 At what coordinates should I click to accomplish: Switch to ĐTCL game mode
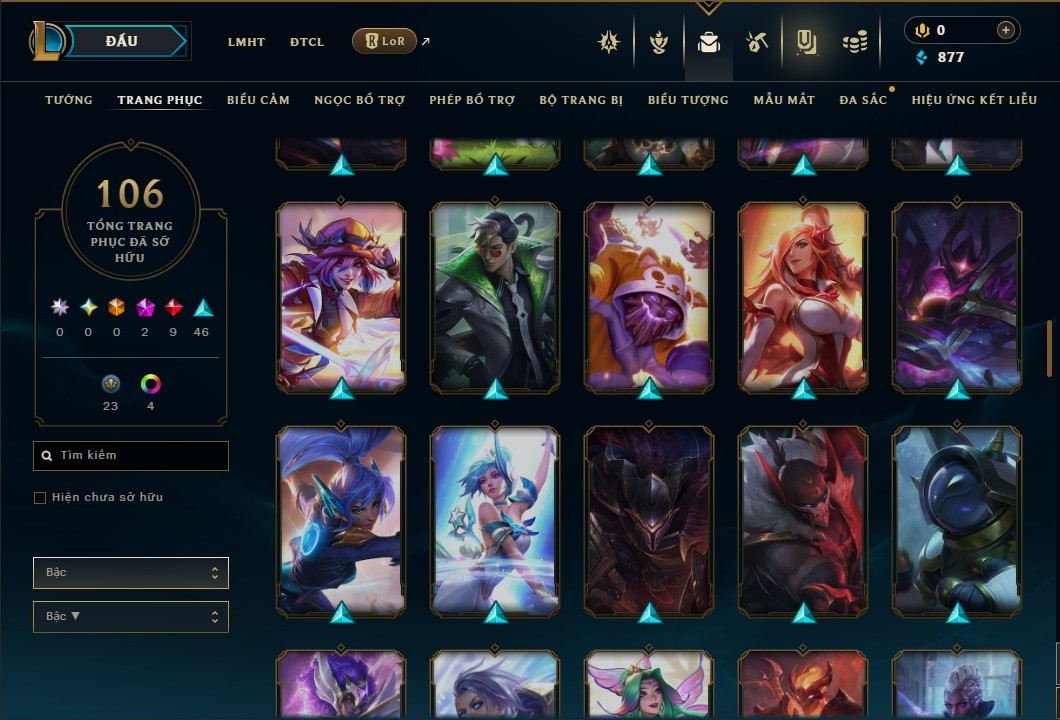coord(307,42)
